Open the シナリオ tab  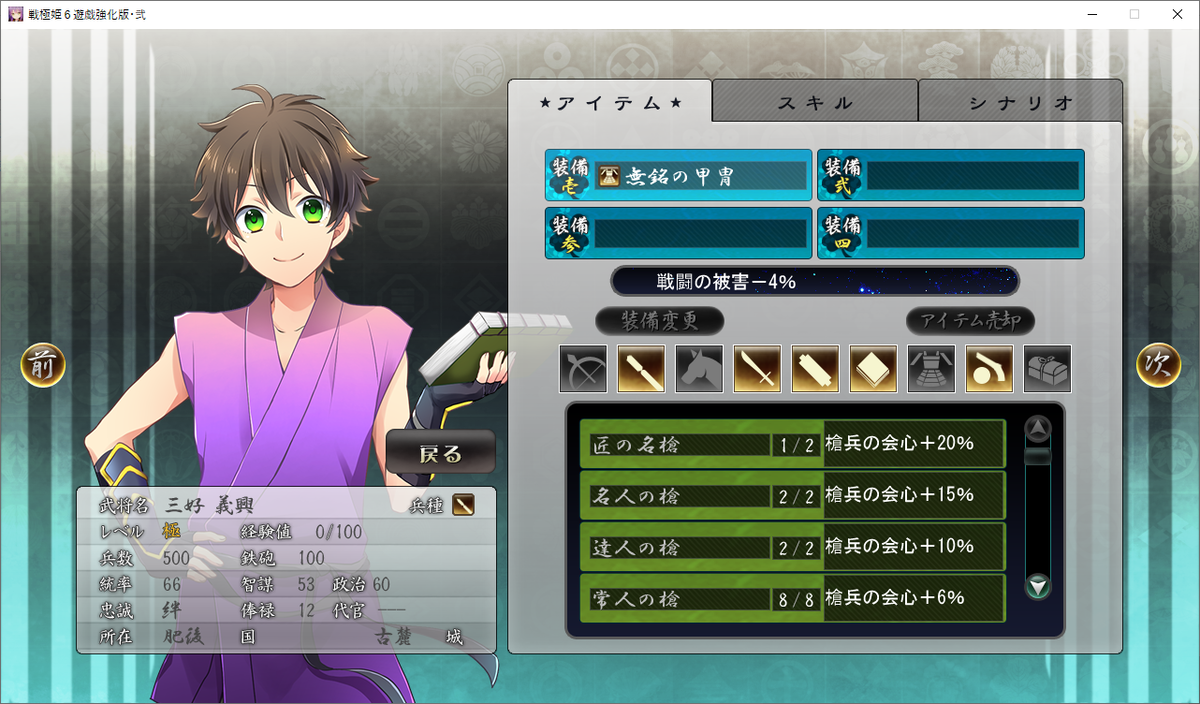(1020, 102)
